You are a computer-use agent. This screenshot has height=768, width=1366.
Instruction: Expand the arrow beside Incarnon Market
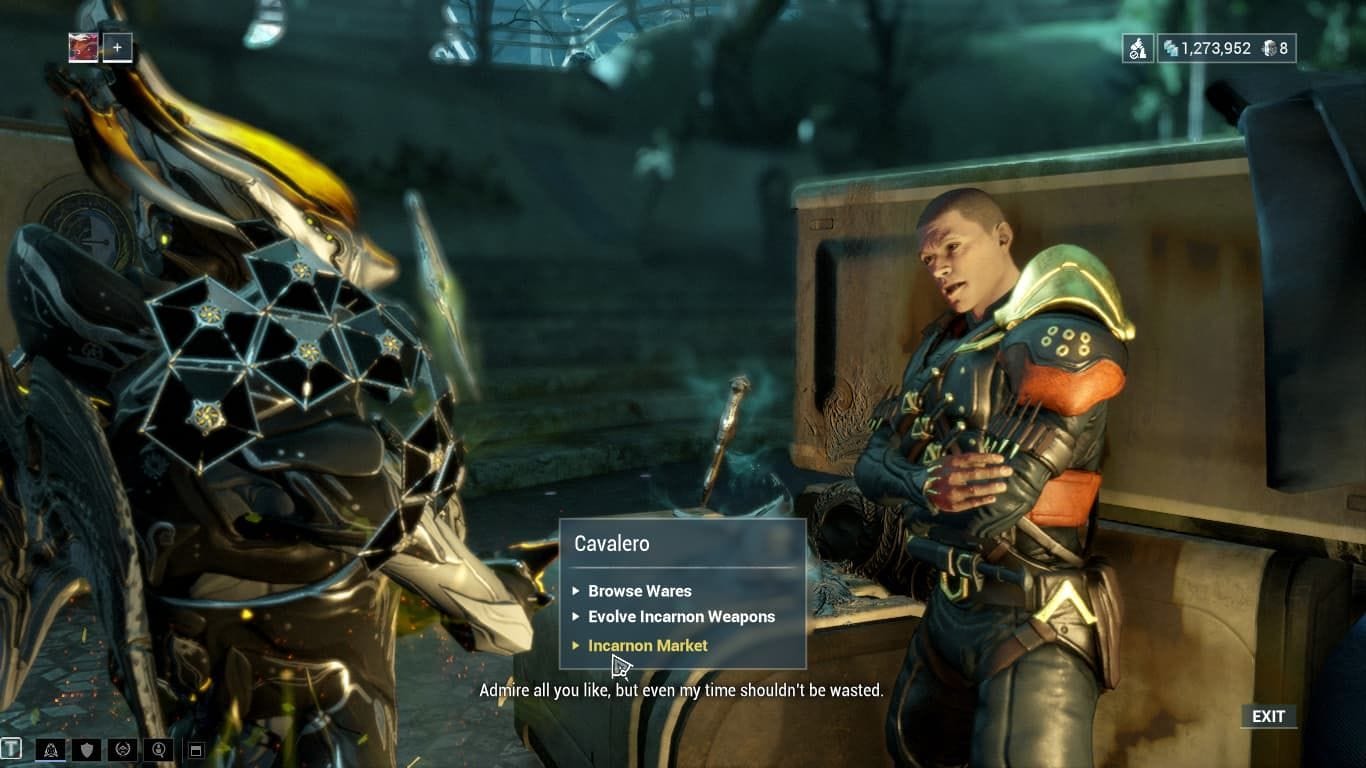577,645
